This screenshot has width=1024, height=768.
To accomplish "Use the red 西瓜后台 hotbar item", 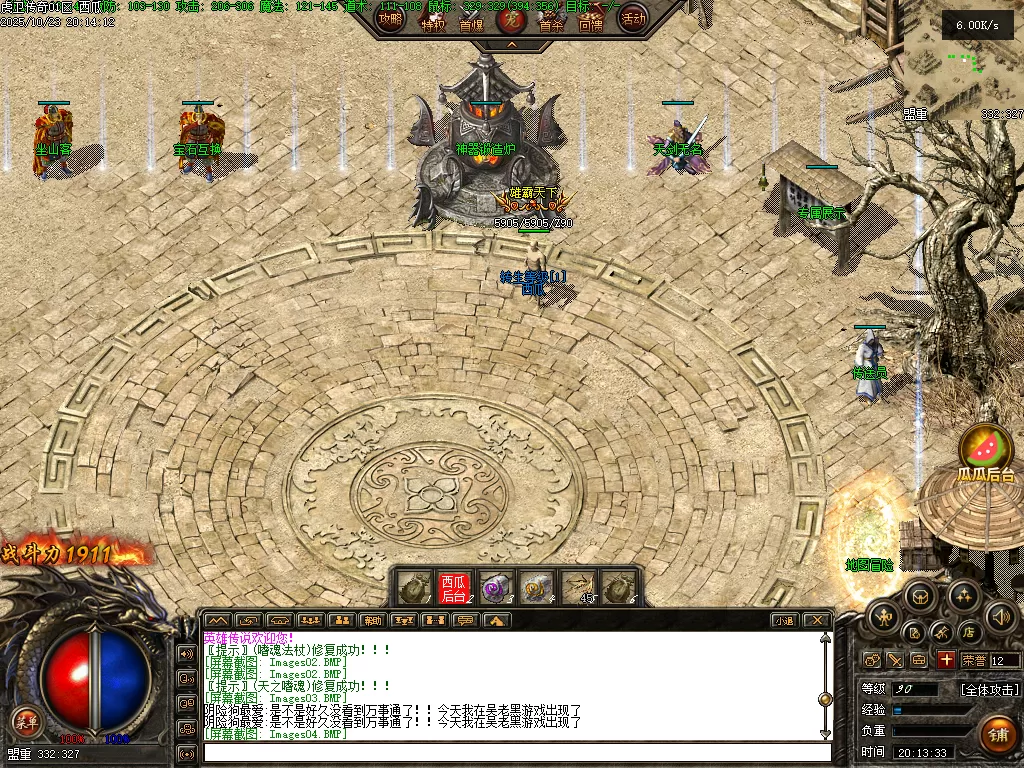I will point(454,587).
